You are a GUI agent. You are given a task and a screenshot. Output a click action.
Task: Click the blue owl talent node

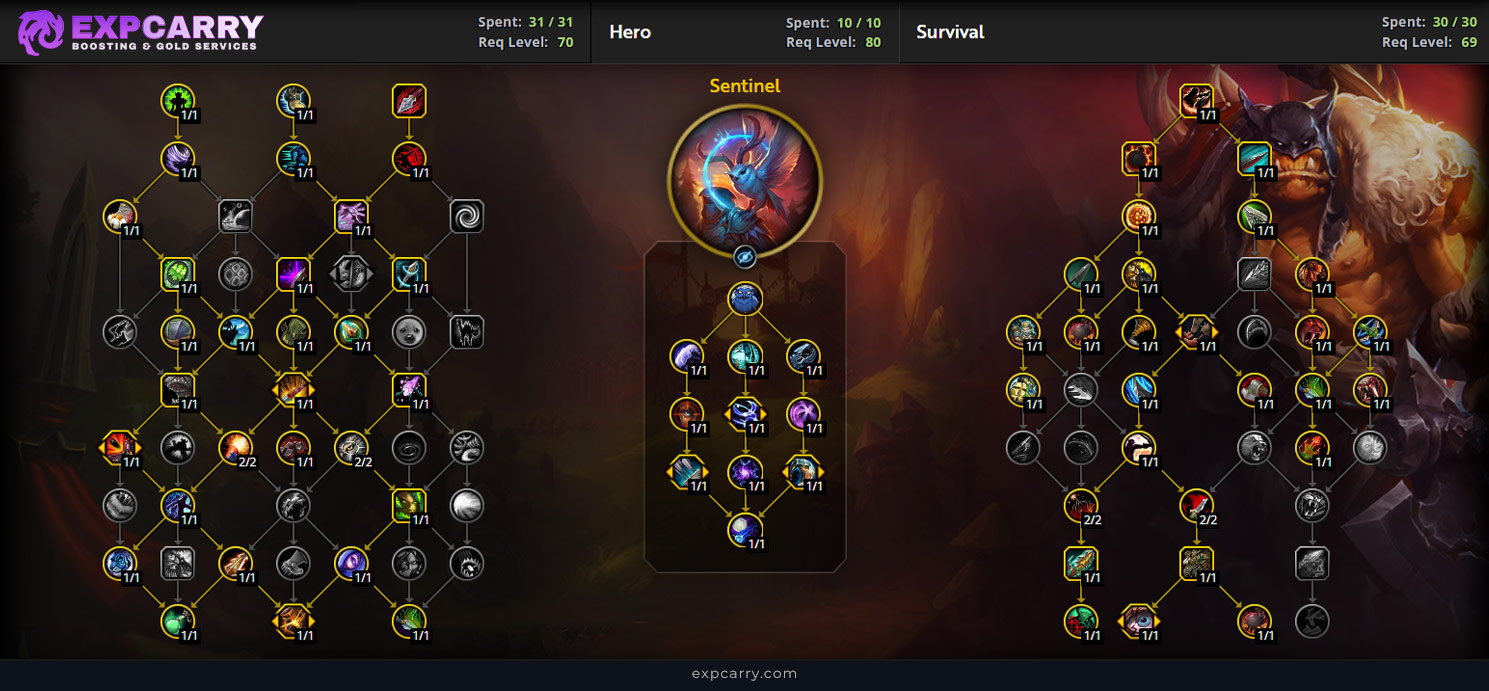coord(745,298)
